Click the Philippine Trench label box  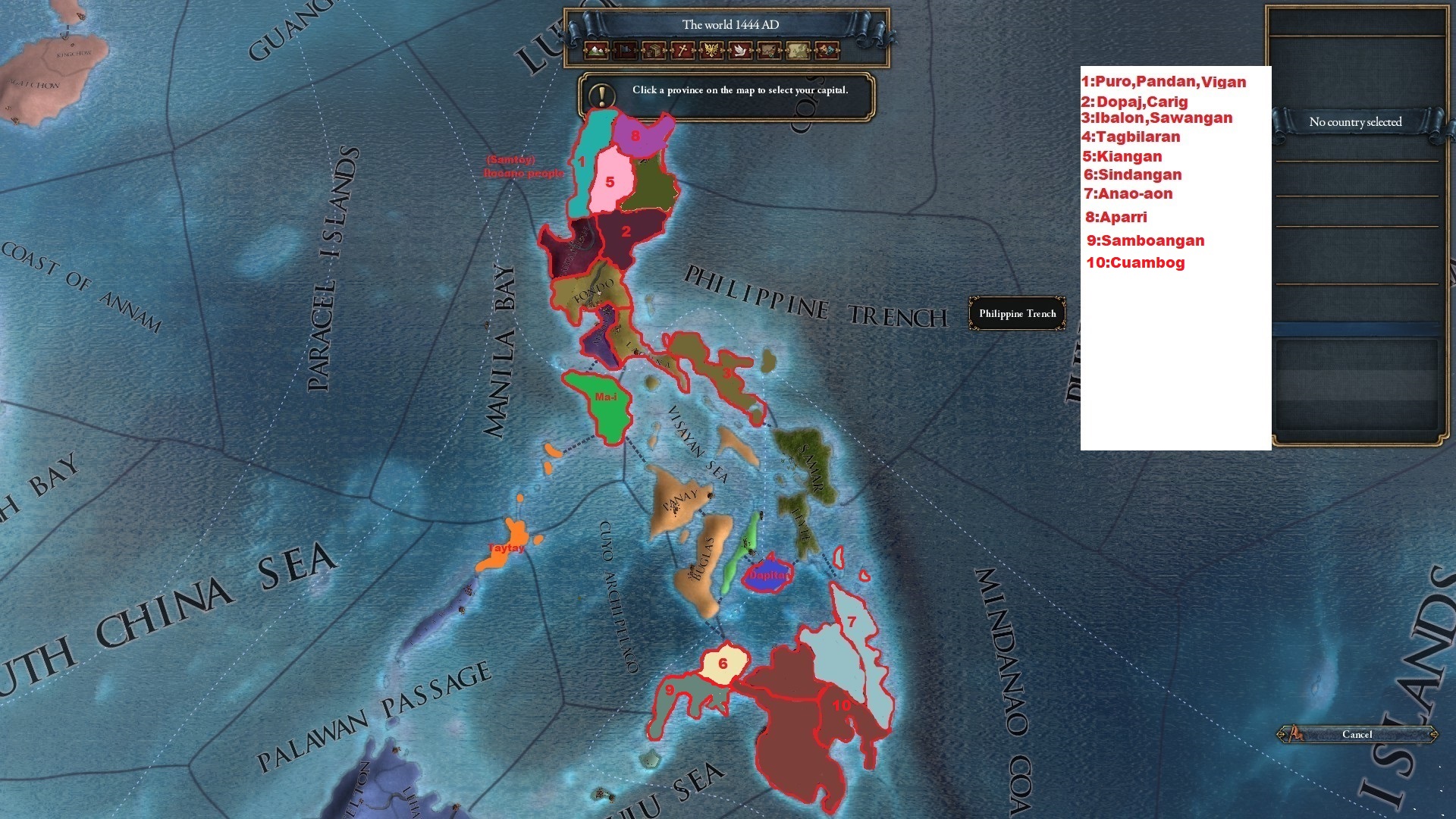[x=1017, y=313]
